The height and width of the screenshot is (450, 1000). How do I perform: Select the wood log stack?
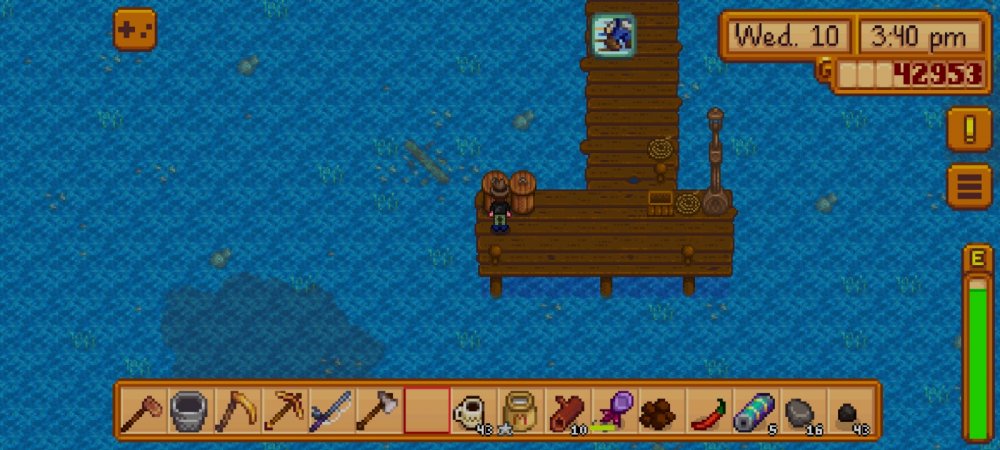(568, 411)
